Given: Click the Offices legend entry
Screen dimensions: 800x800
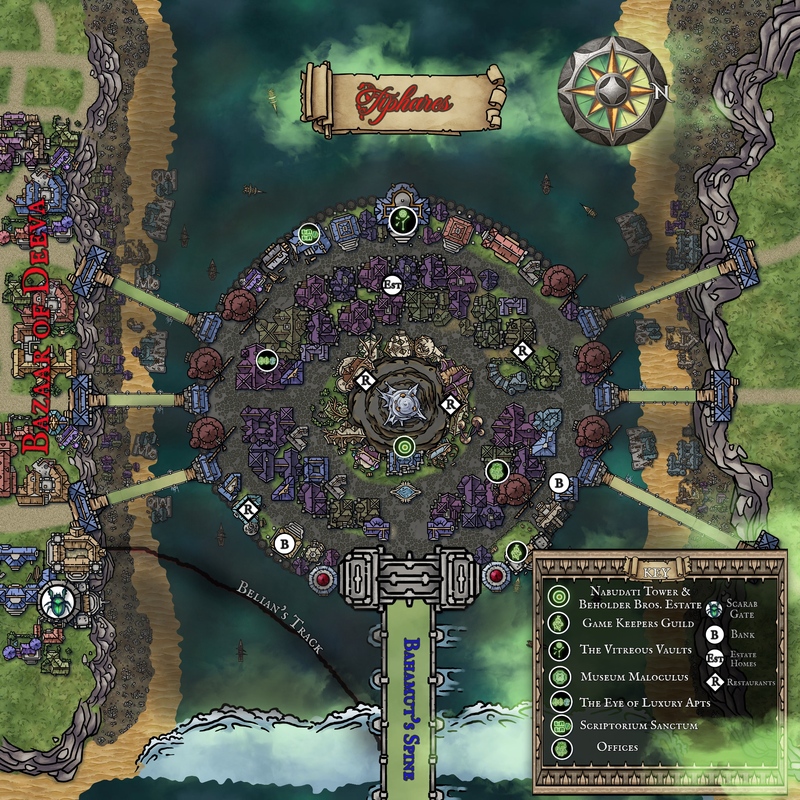Looking at the screenshot, I should 618,747.
